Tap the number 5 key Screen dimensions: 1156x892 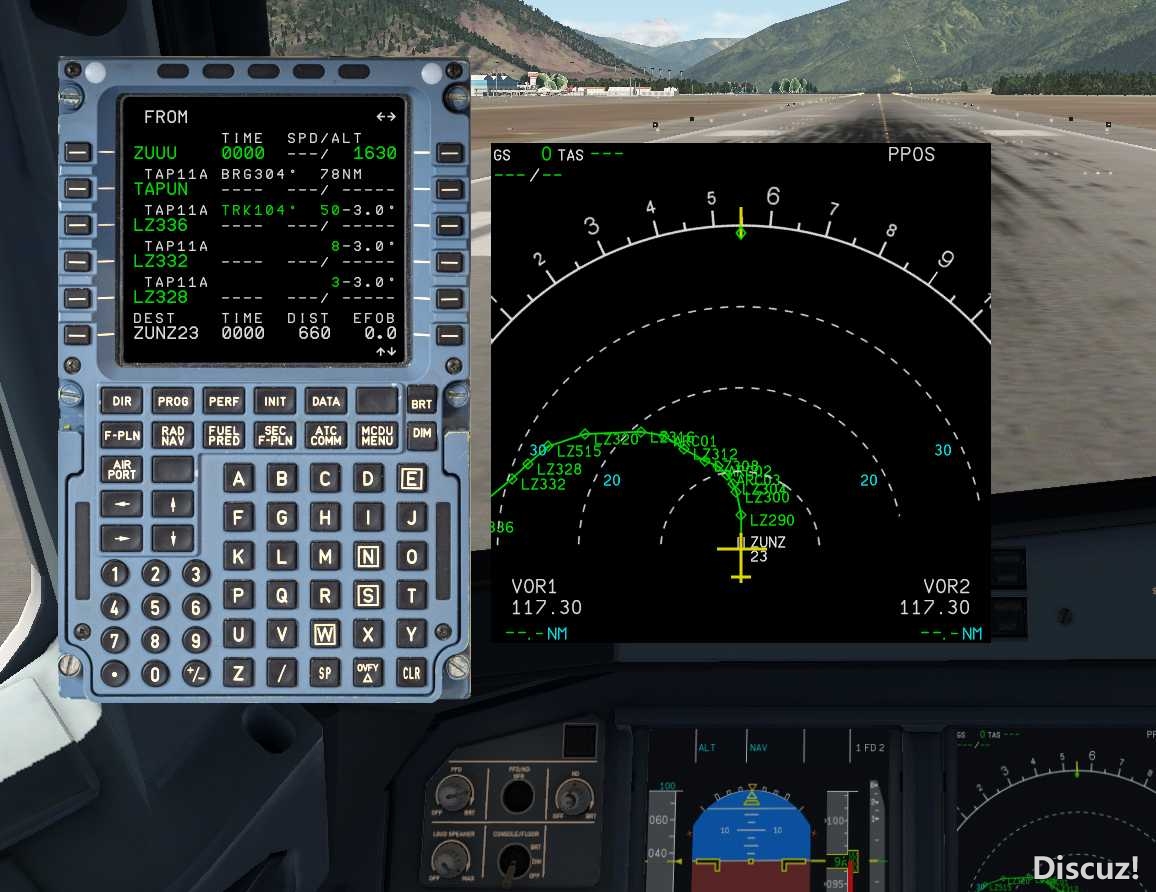(154, 607)
